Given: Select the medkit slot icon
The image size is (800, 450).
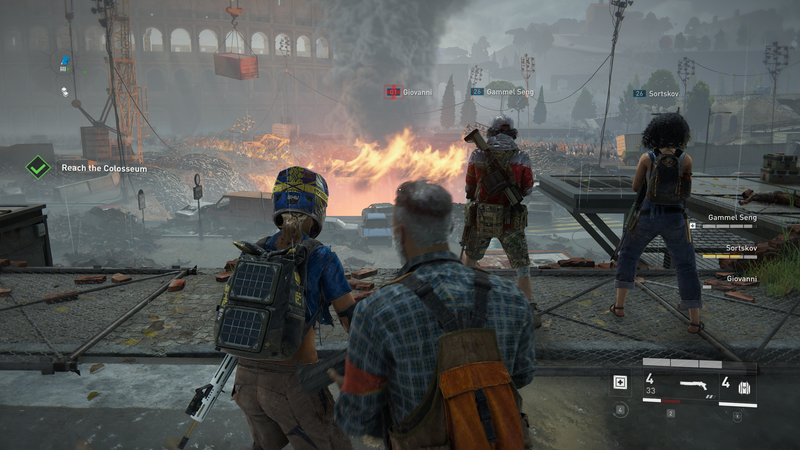Looking at the screenshot, I should [620, 382].
